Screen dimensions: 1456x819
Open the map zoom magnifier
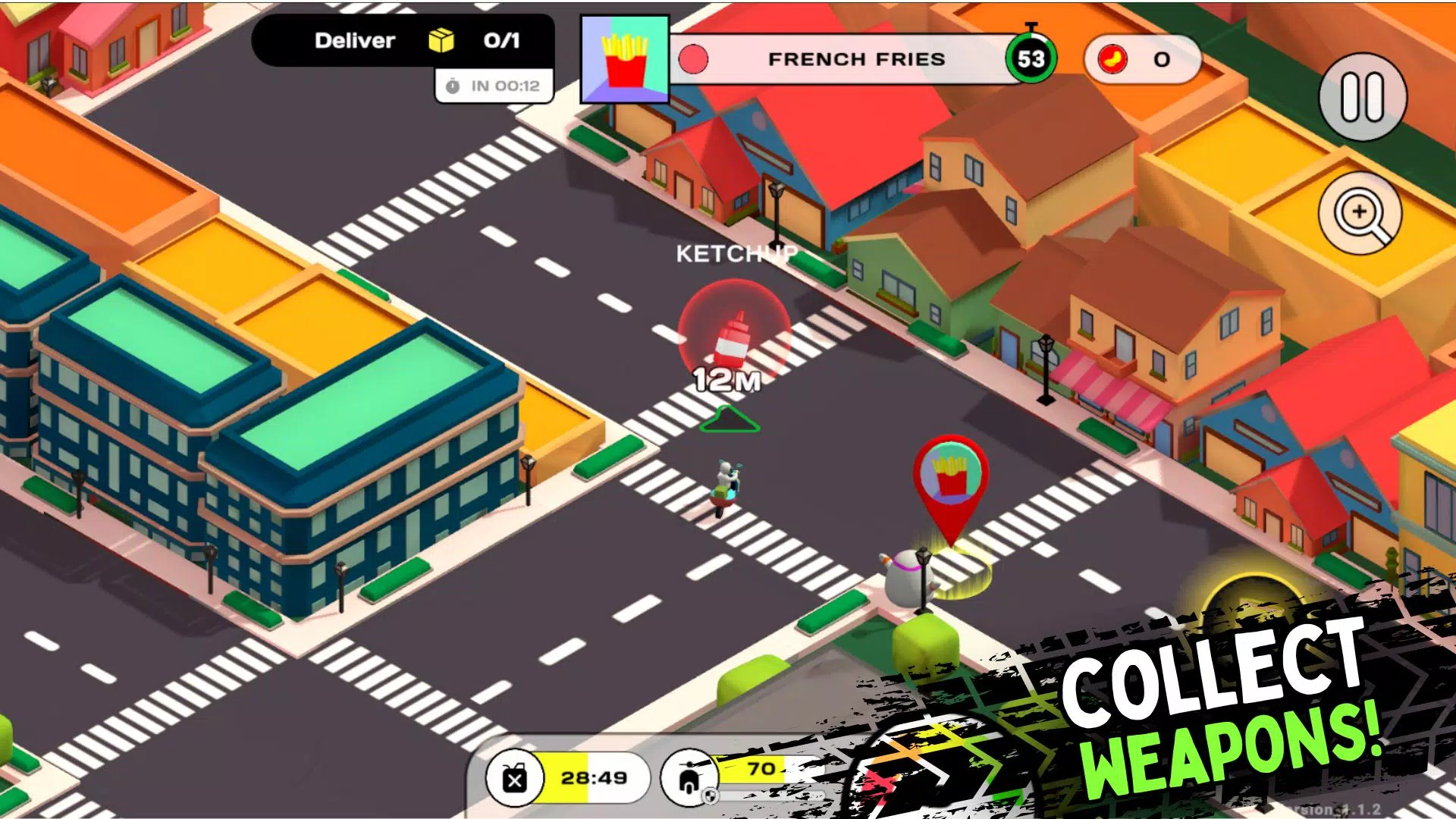pyautogui.click(x=1362, y=215)
